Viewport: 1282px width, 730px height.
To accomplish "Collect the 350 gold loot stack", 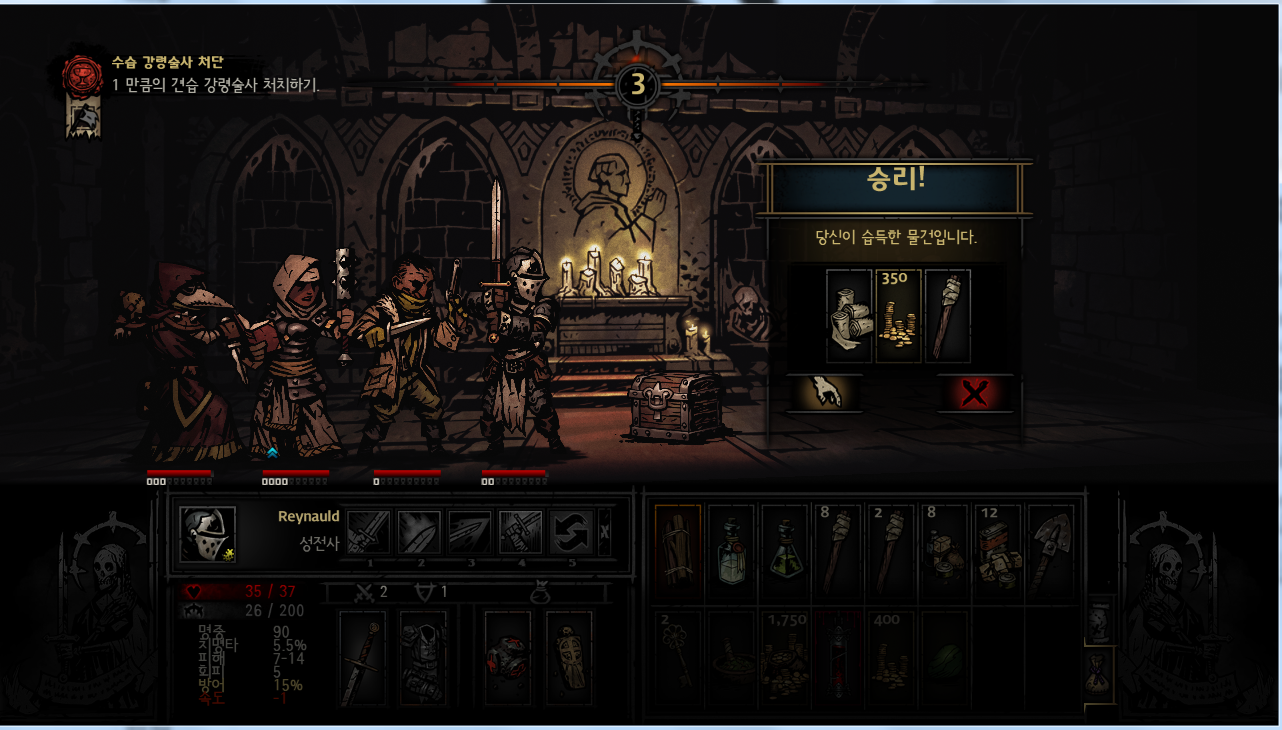I will click(897, 315).
